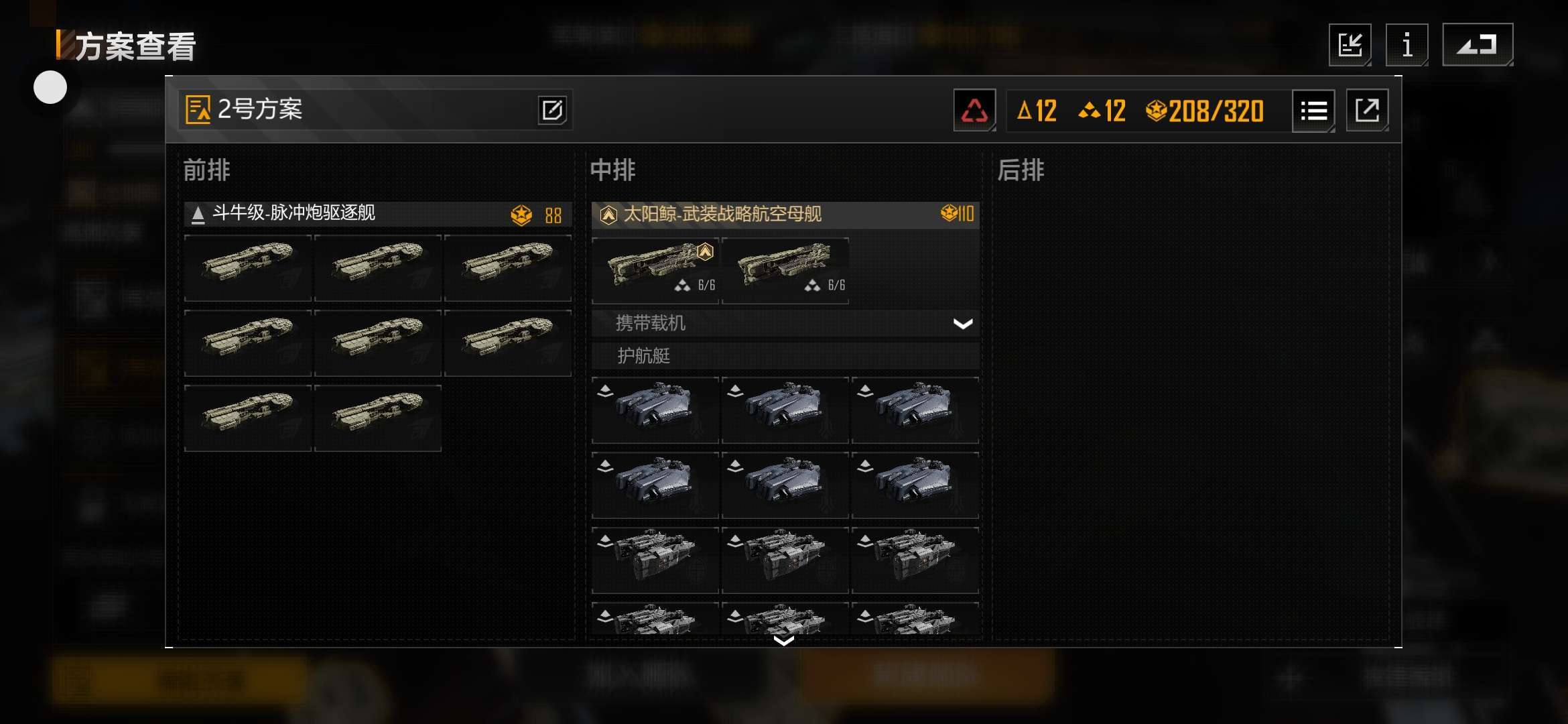
Task: Tap the white floating assist circle
Action: [x=50, y=88]
